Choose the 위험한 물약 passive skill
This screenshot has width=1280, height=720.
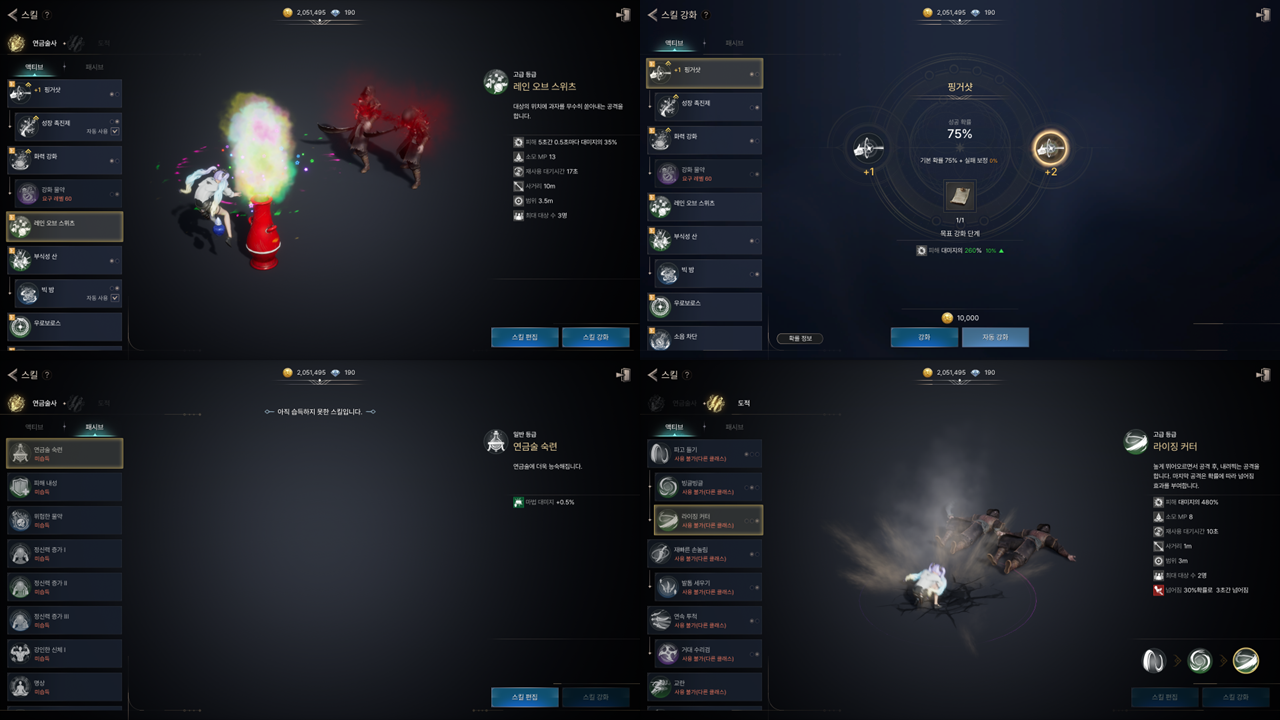(x=65, y=520)
